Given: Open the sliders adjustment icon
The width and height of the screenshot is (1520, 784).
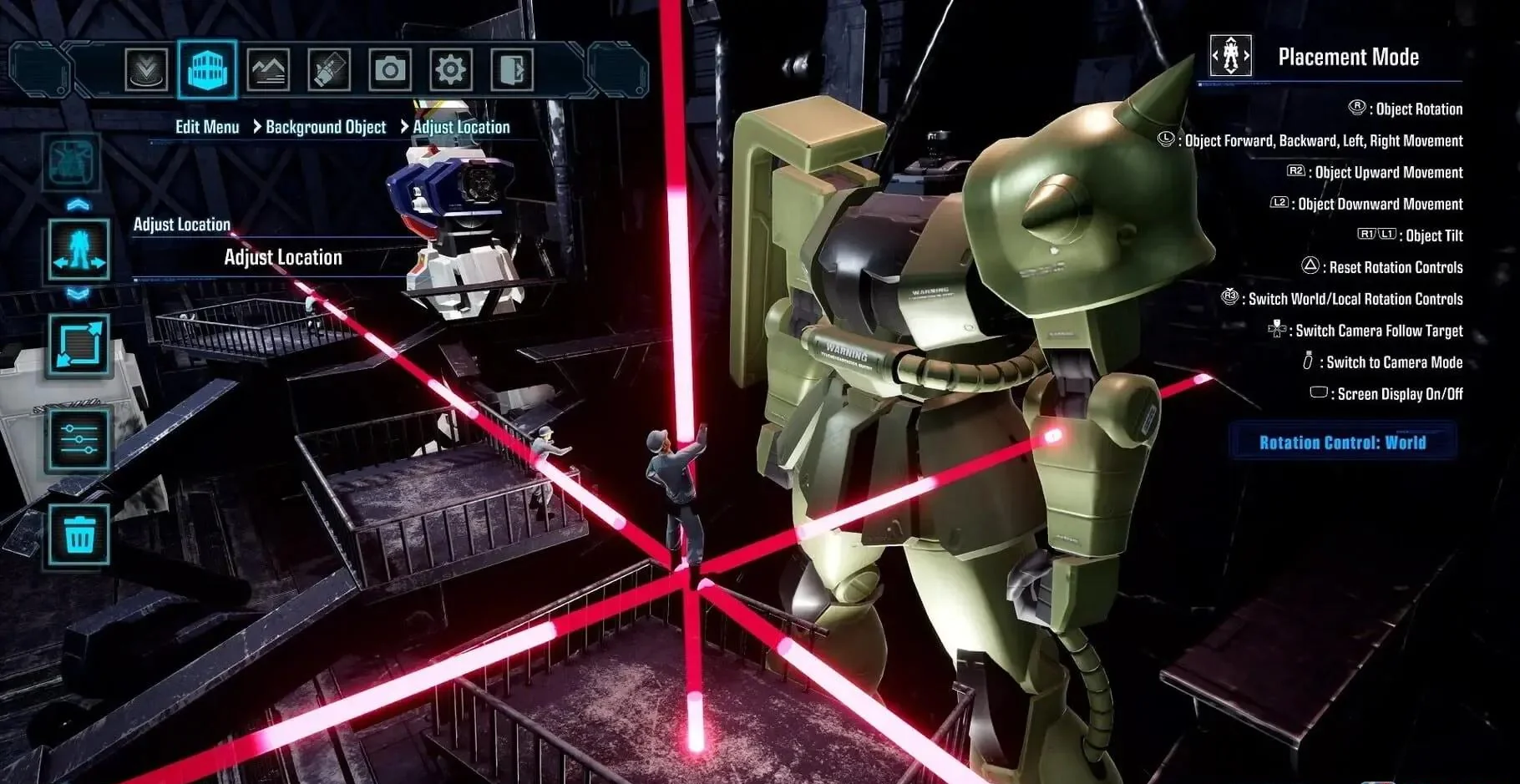Looking at the screenshot, I should [79, 439].
